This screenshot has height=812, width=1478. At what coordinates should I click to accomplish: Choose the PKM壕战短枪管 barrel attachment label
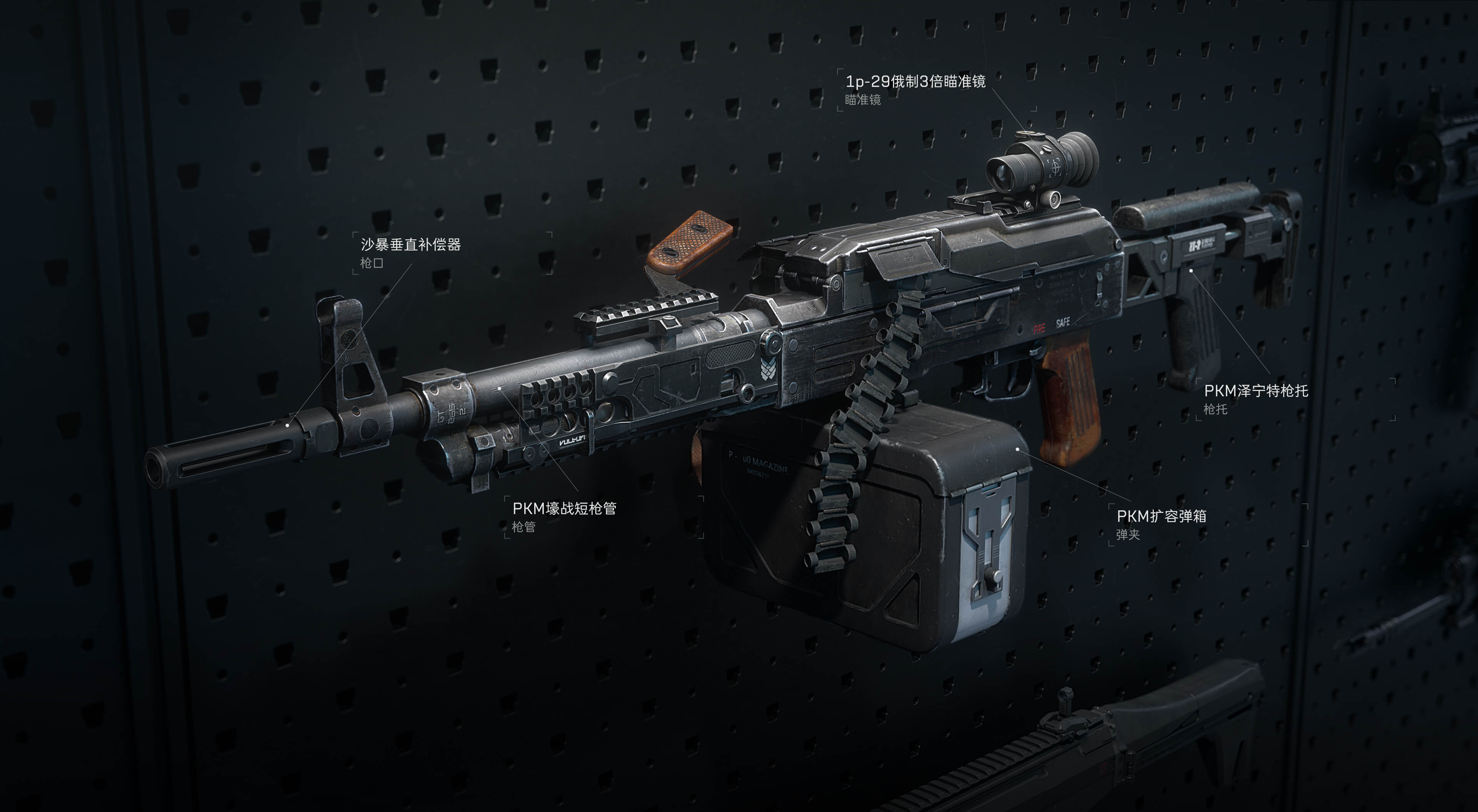564,508
